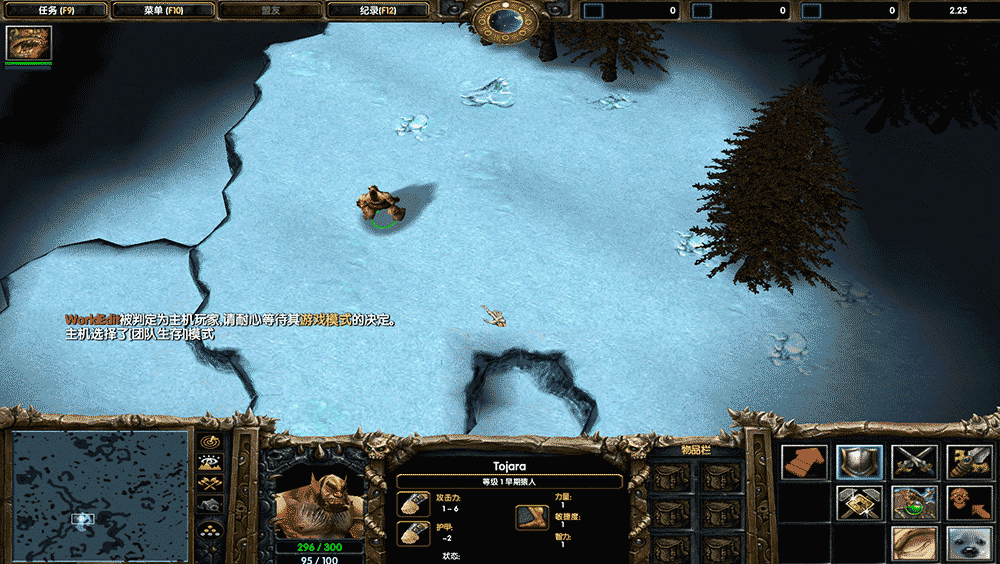
Task: Select the hero portrait icon at top left
Action: pyautogui.click(x=29, y=43)
